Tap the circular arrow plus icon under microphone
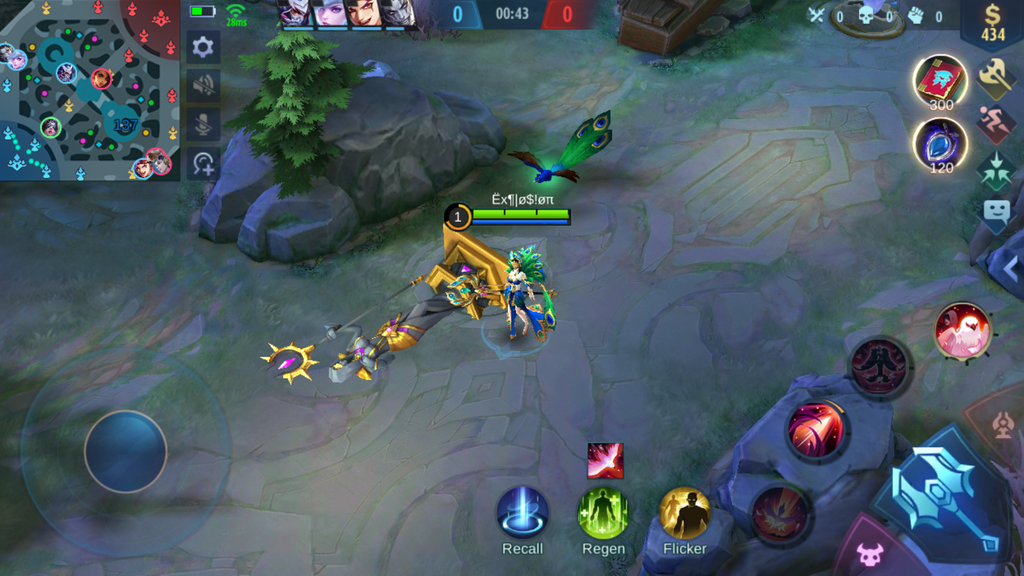 [x=203, y=164]
